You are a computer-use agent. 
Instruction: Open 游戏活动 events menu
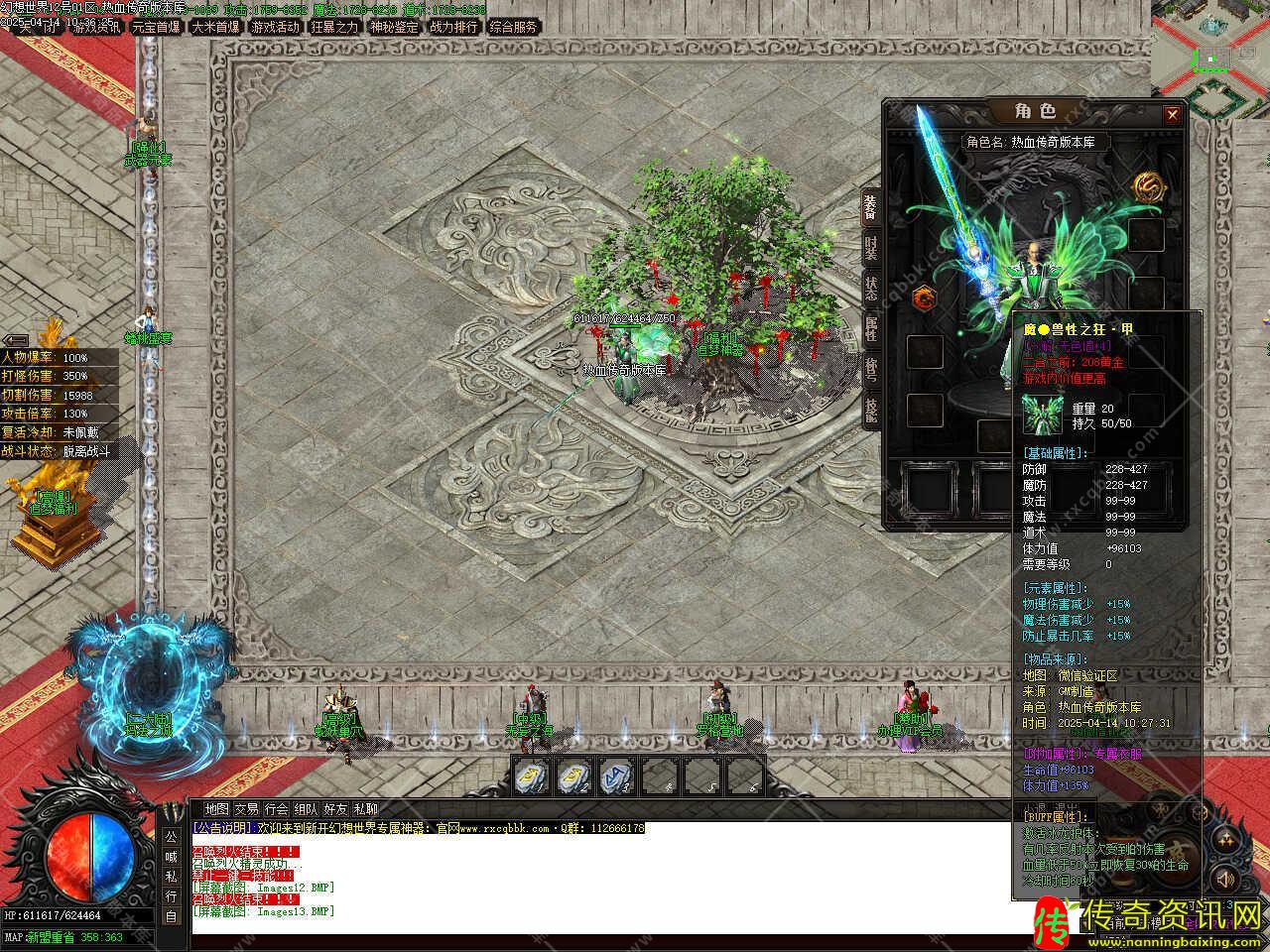(x=275, y=27)
